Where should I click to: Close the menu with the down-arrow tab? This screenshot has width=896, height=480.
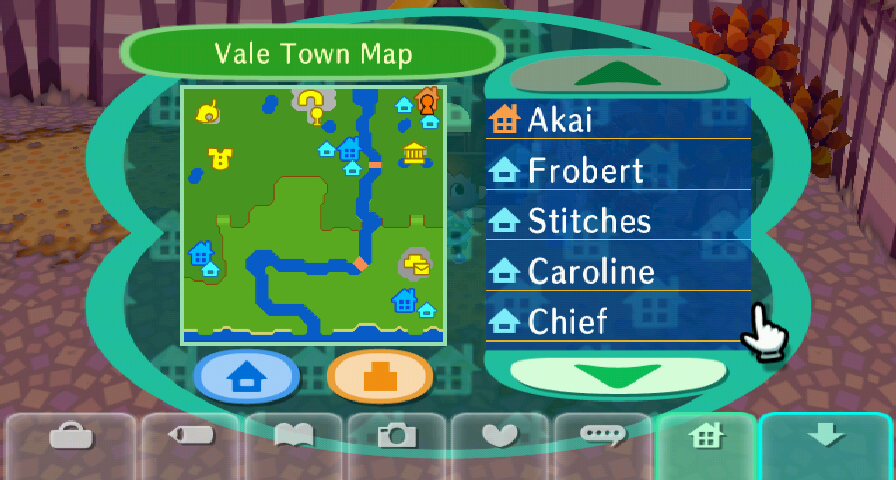click(826, 436)
